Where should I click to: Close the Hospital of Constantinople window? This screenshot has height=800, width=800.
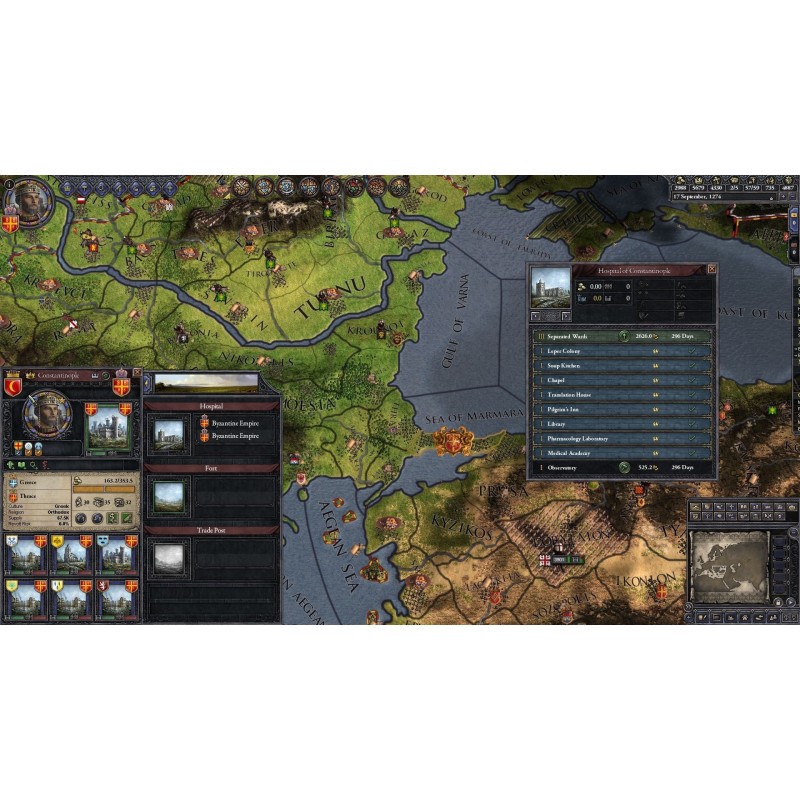pyautogui.click(x=711, y=270)
